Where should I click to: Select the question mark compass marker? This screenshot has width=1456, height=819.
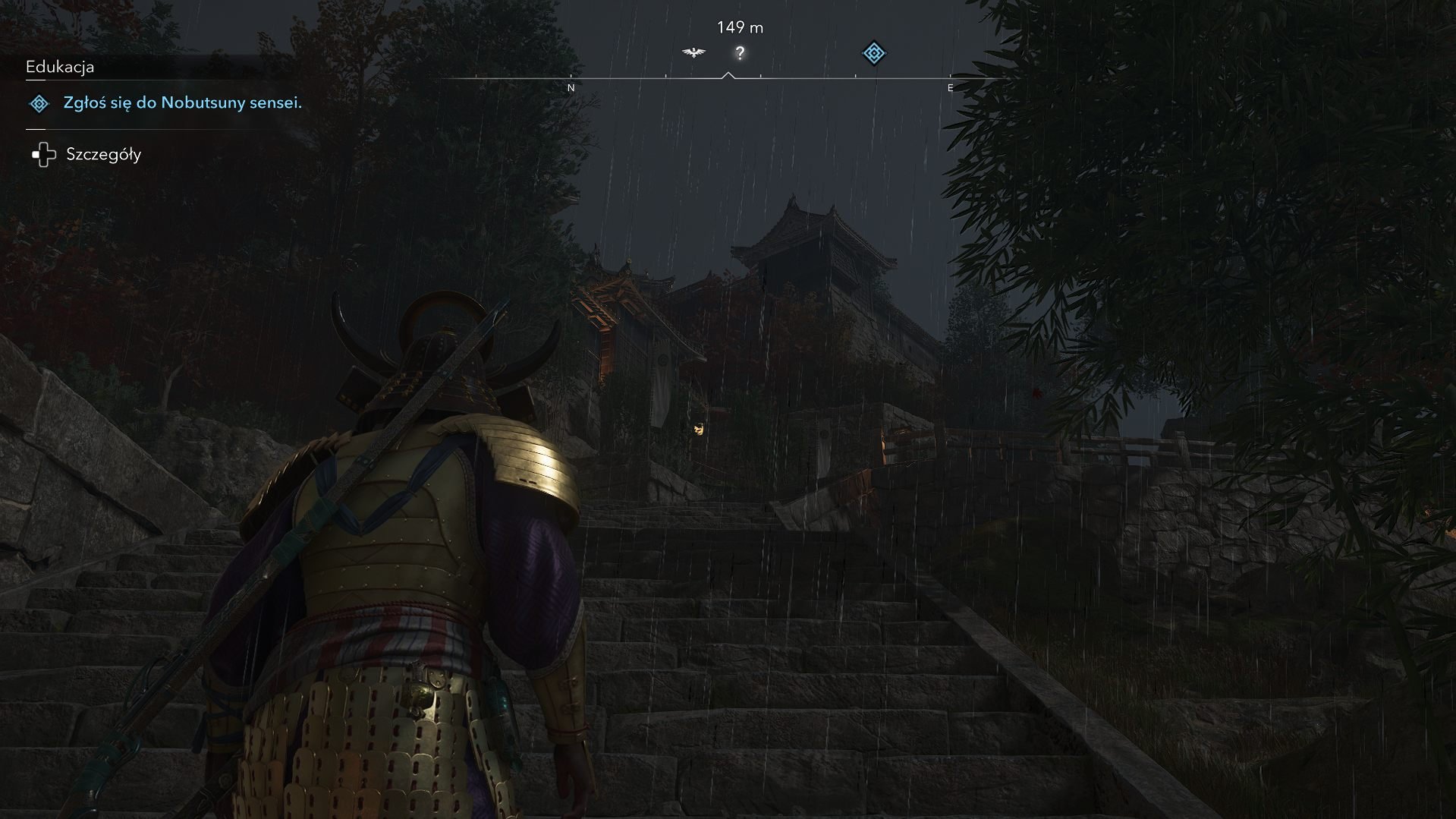[740, 53]
